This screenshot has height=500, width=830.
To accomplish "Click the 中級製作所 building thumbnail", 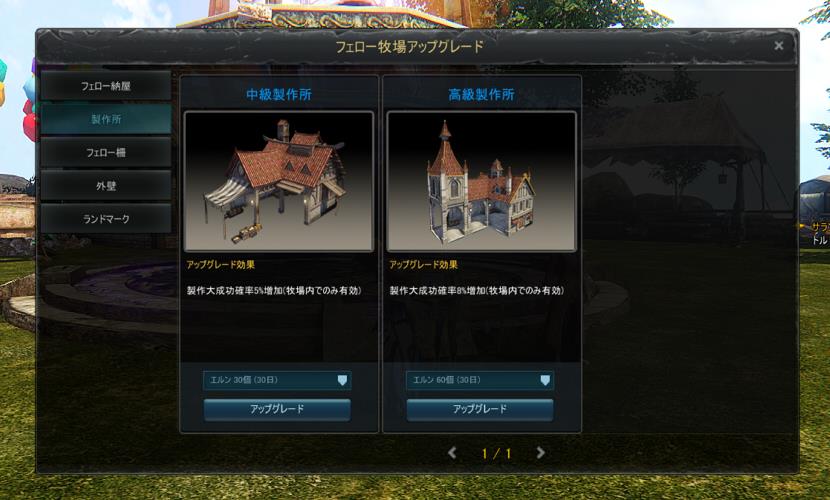I will [x=279, y=181].
